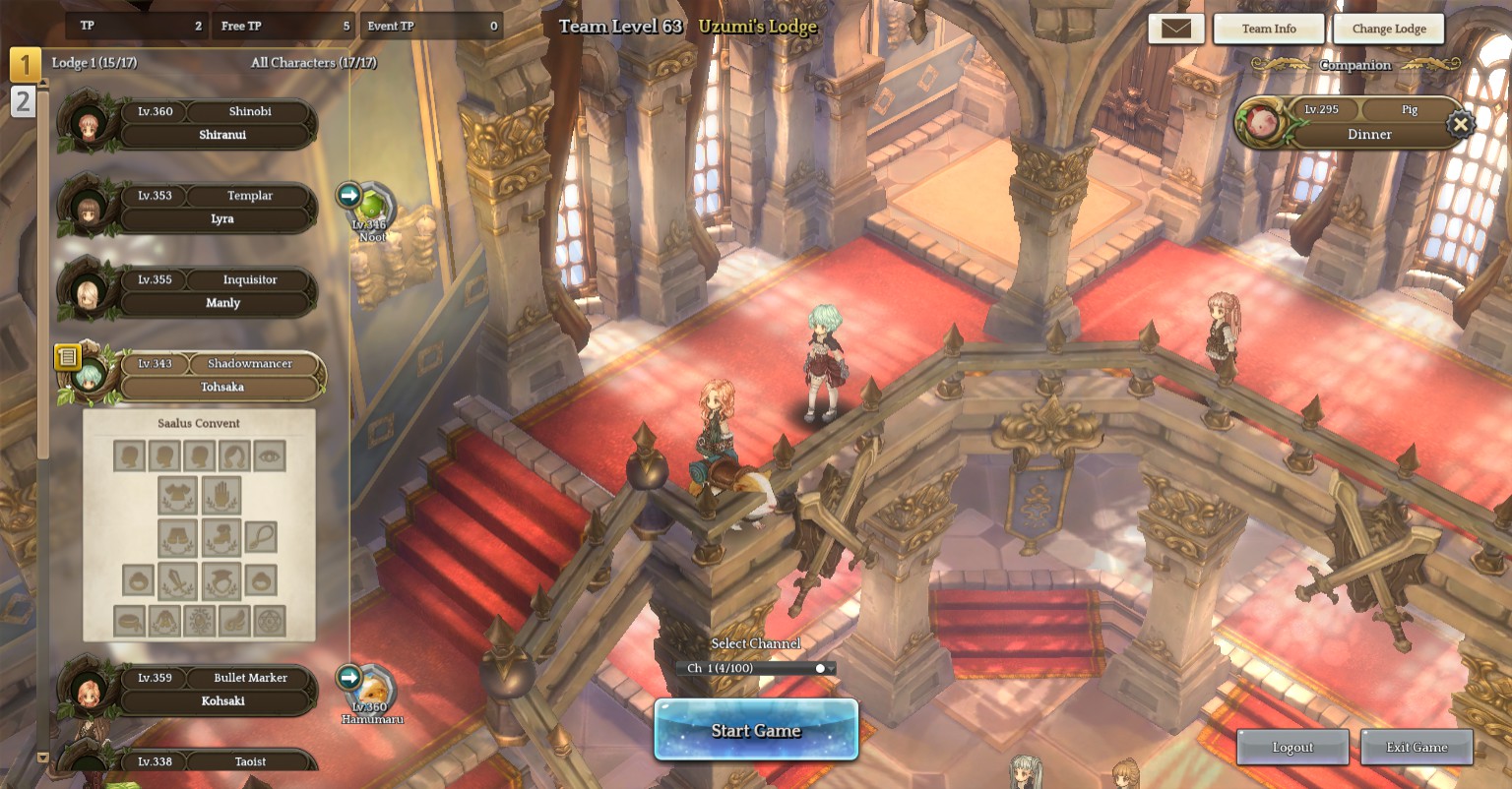The image size is (1512, 789).
Task: Select Inquisitor character Manly
Action: pos(220,292)
